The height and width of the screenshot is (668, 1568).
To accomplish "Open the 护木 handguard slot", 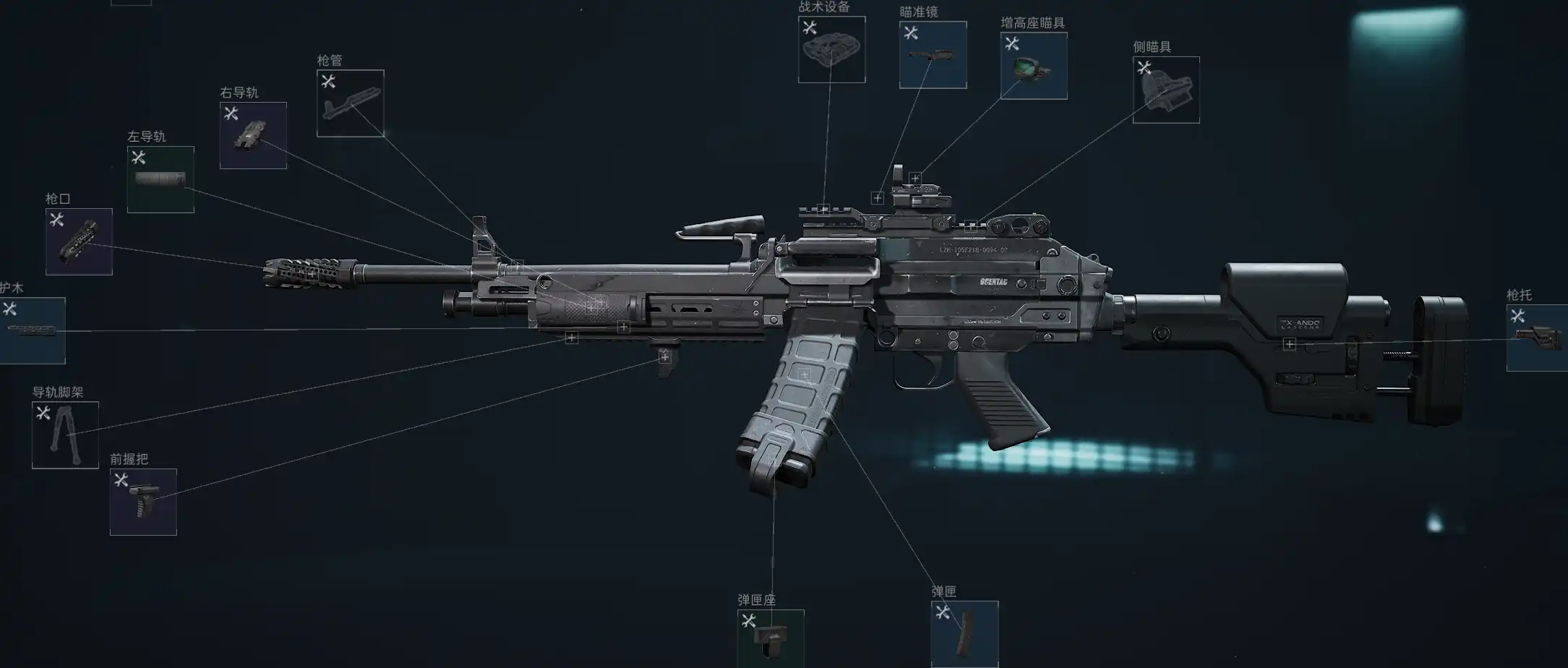I will [32, 330].
